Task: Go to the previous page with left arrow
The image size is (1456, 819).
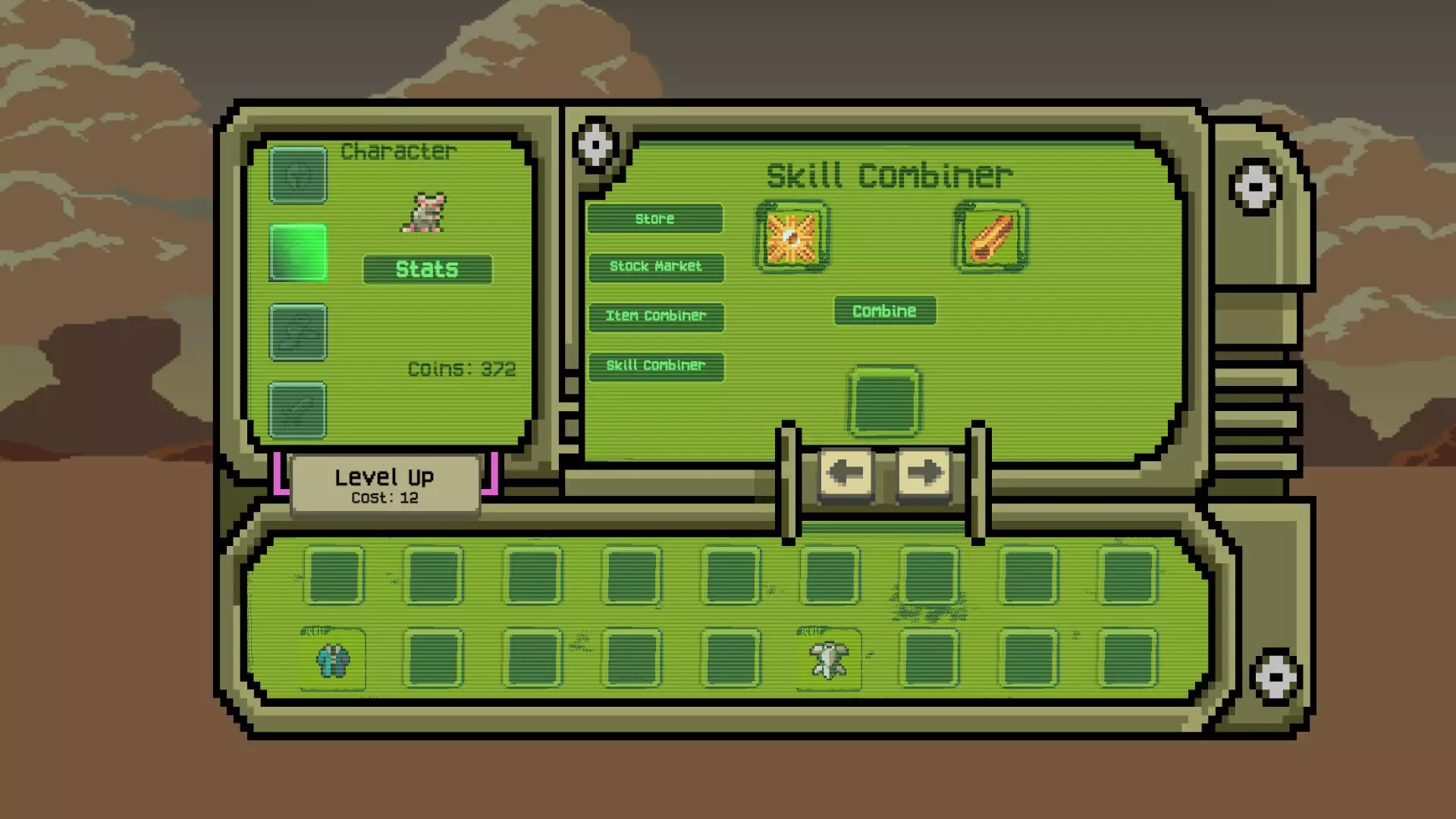Action: 846,473
